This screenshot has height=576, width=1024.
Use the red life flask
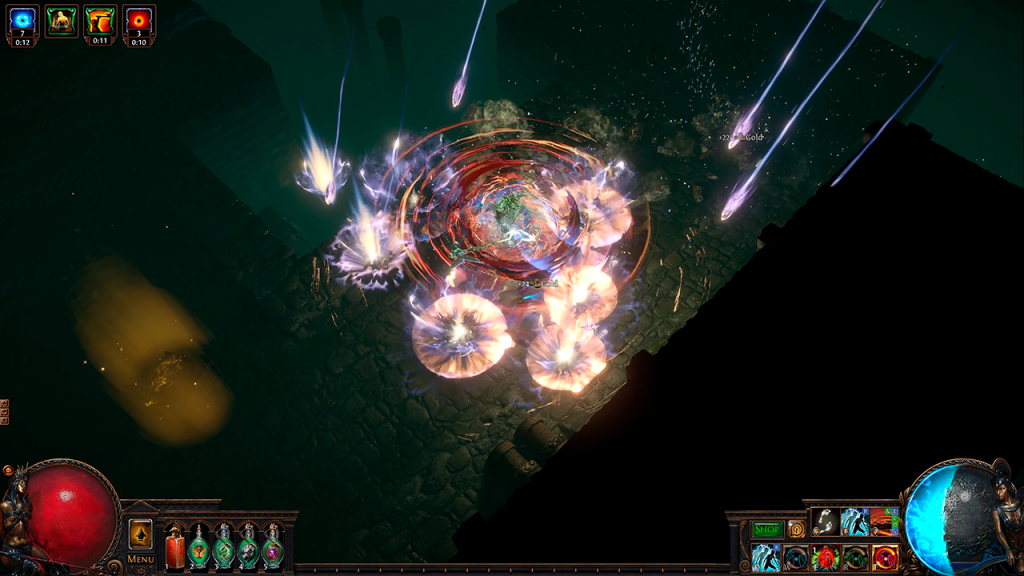175,549
